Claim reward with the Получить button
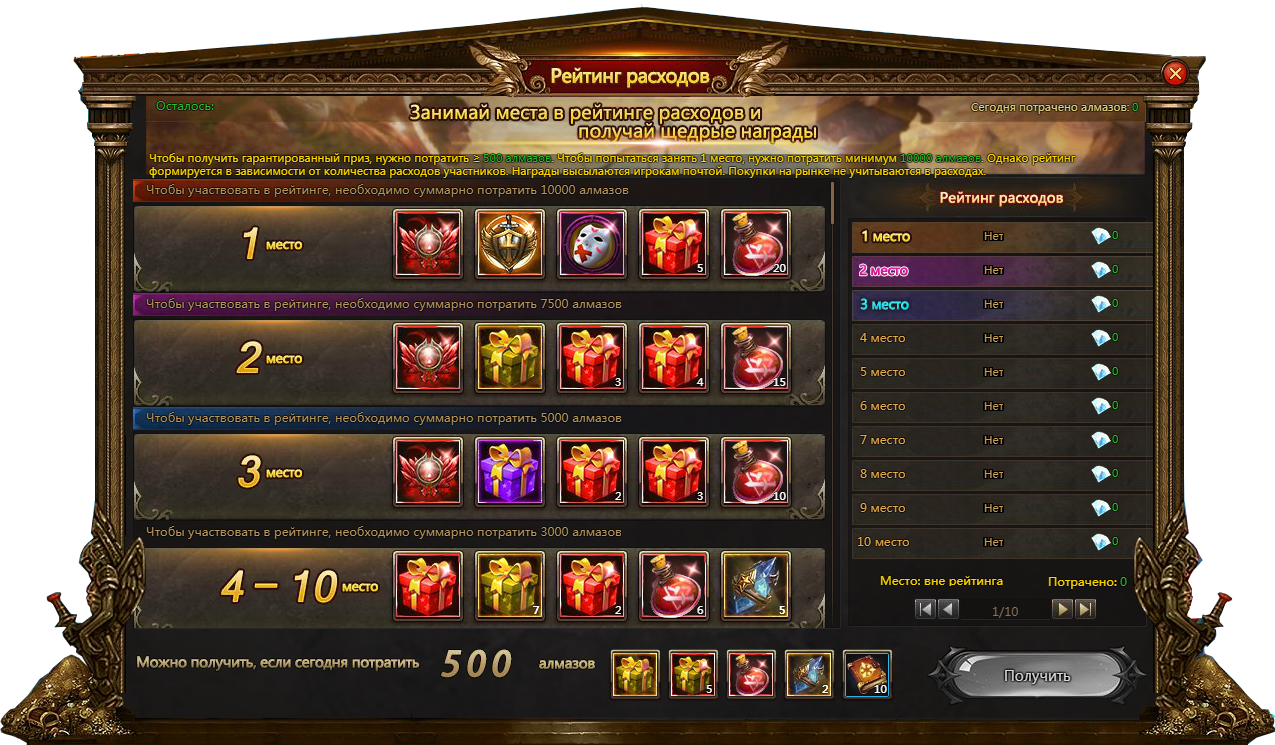 click(1036, 676)
